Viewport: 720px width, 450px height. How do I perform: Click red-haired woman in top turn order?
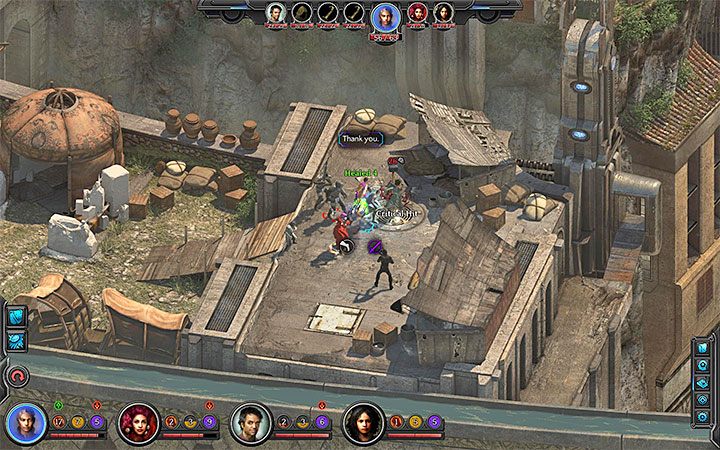(417, 13)
